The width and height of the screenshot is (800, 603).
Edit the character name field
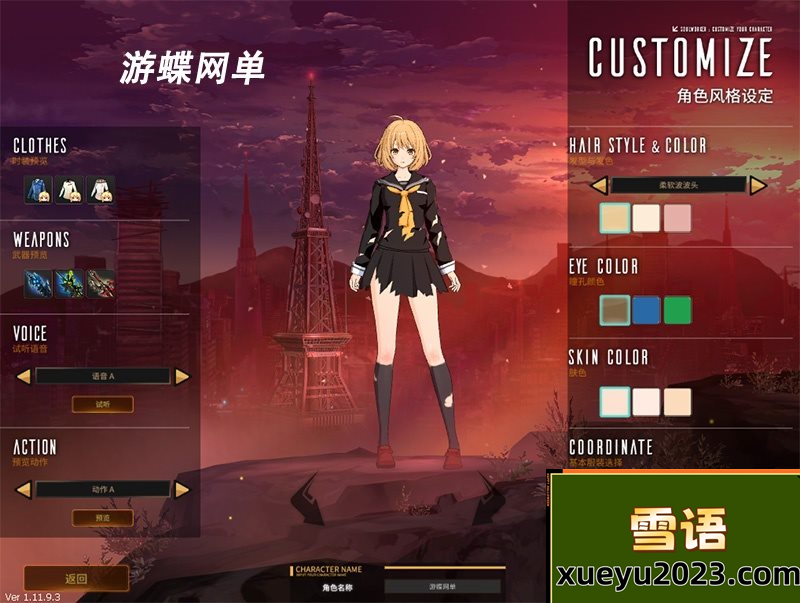coord(444,587)
